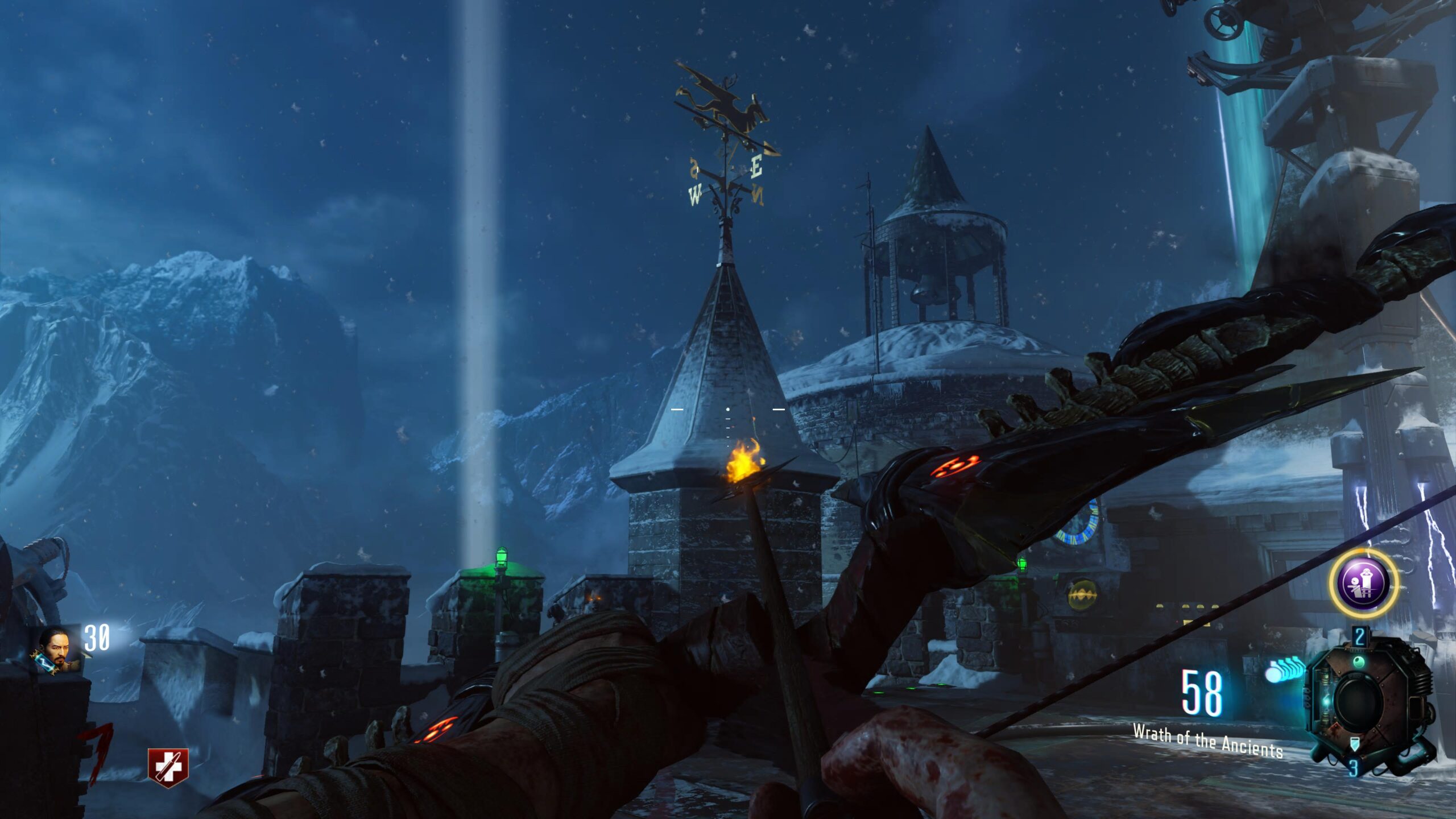Select the Takeo character portrait
Screen dimensions: 1456x819
(x=57, y=649)
